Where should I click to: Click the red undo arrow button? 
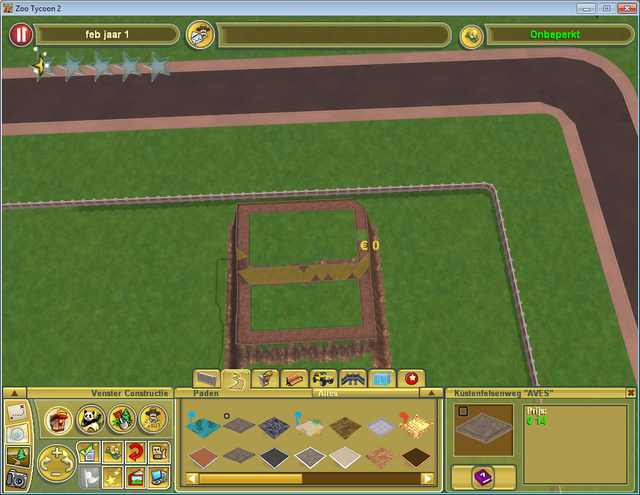pyautogui.click(x=135, y=452)
